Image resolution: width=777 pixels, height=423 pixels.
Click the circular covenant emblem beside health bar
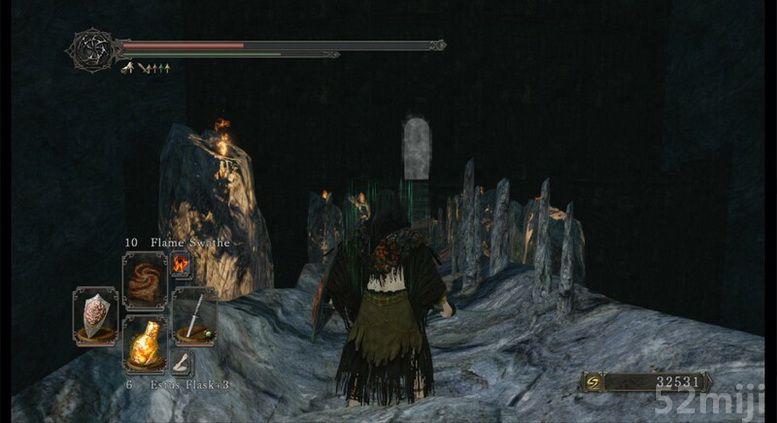(x=91, y=48)
